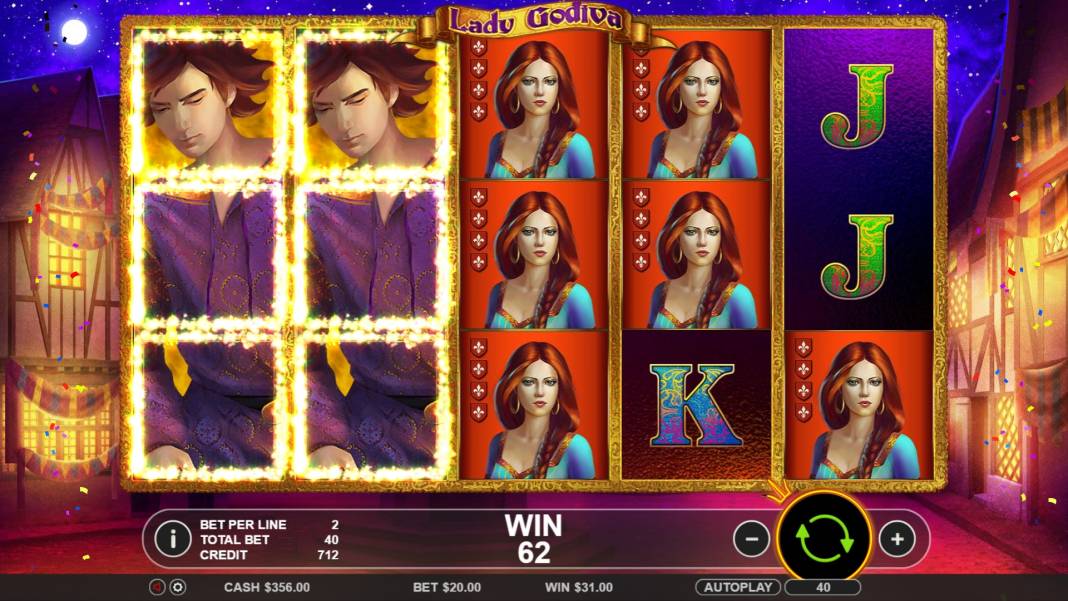1068x601 pixels.
Task: Open the paytable info button
Action: pyautogui.click(x=172, y=539)
